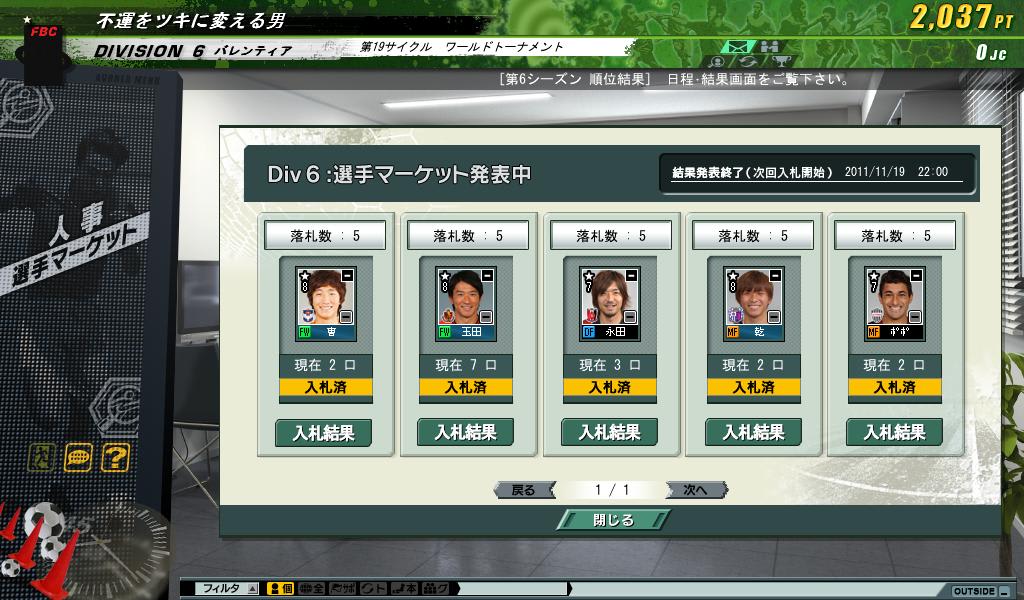Viewport: 1024px width, 600px height.
Task: Open the chat speech bubble icon
Action: (x=78, y=458)
